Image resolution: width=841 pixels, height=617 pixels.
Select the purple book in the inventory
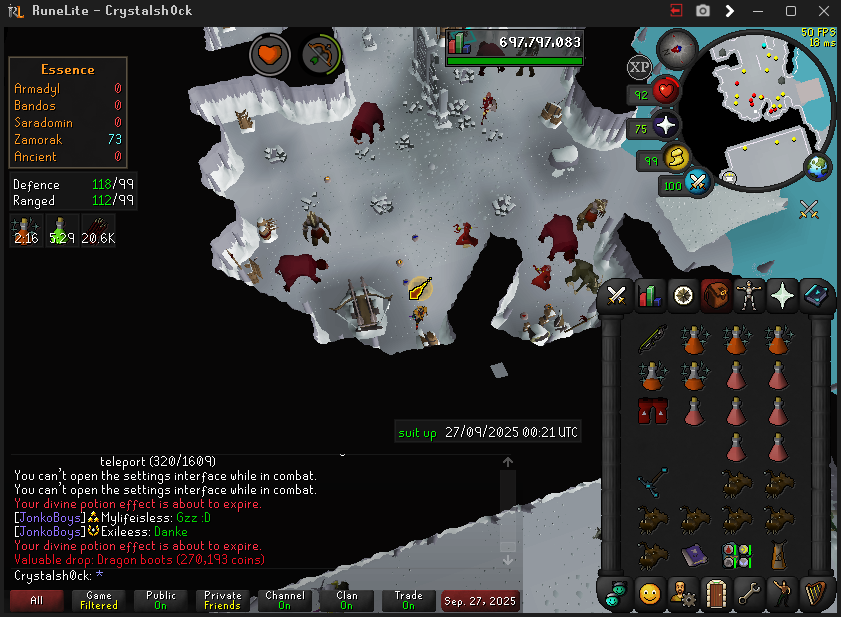tap(695, 556)
